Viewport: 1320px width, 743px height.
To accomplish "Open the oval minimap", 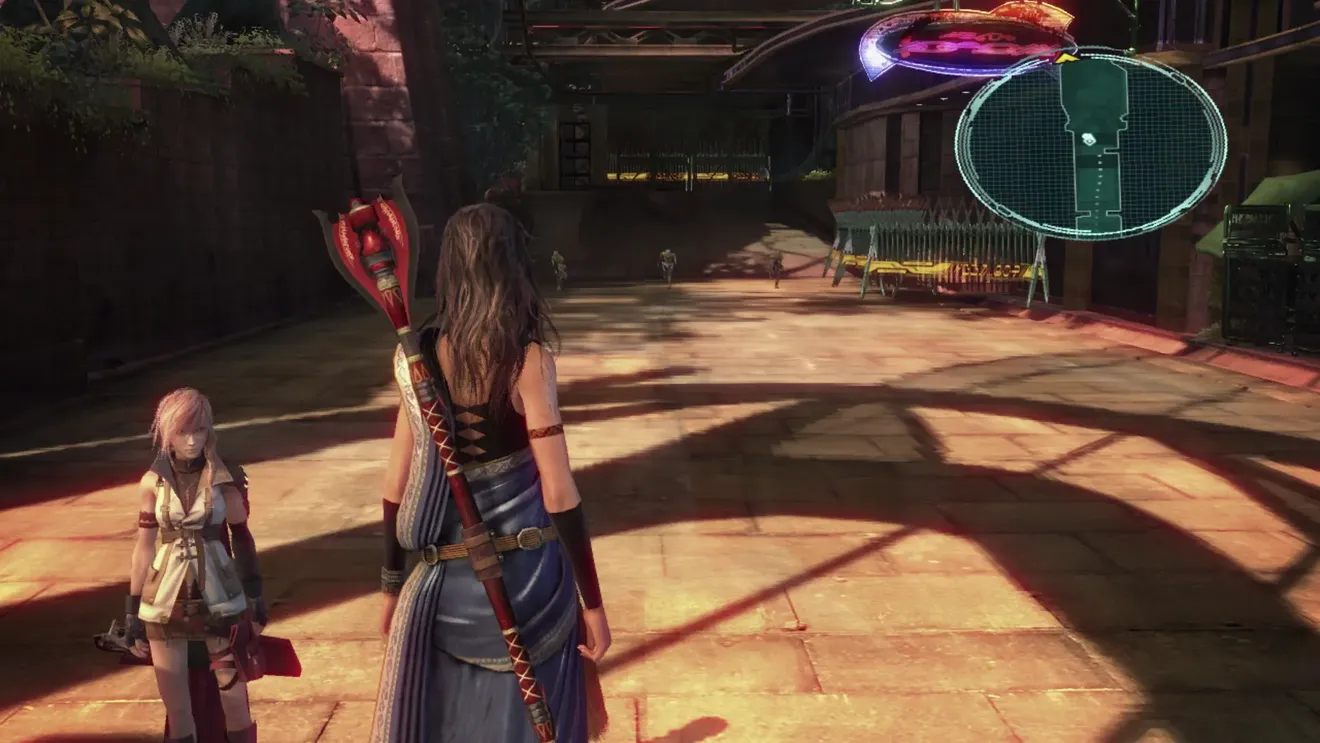I will (1090, 145).
